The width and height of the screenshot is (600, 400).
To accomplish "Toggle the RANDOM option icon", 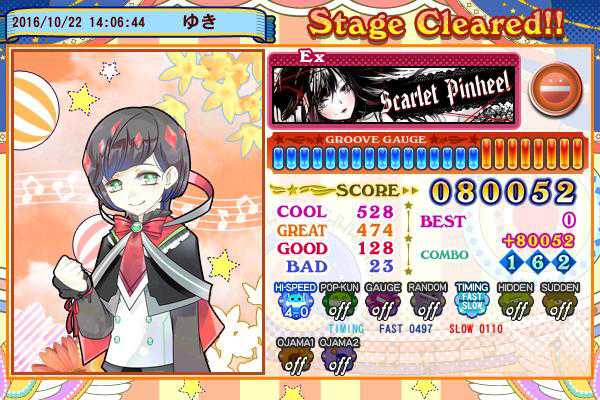I will (426, 303).
